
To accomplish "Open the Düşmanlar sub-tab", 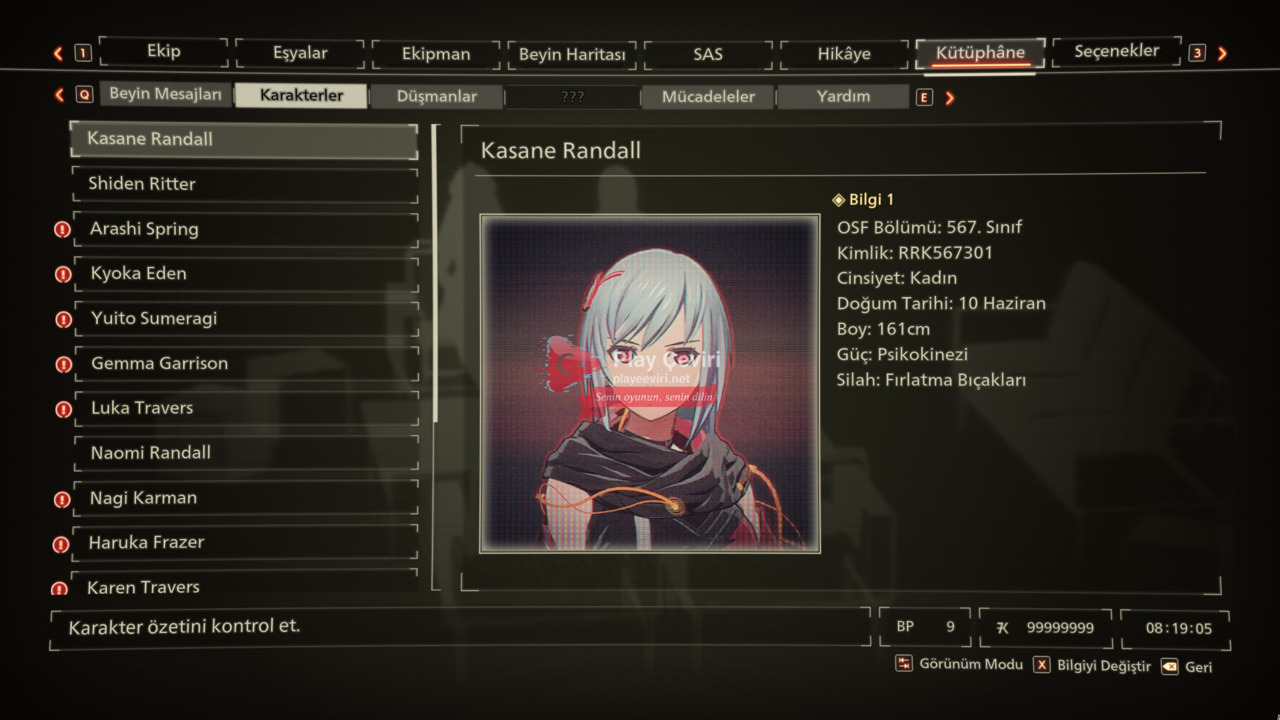I will [x=436, y=97].
